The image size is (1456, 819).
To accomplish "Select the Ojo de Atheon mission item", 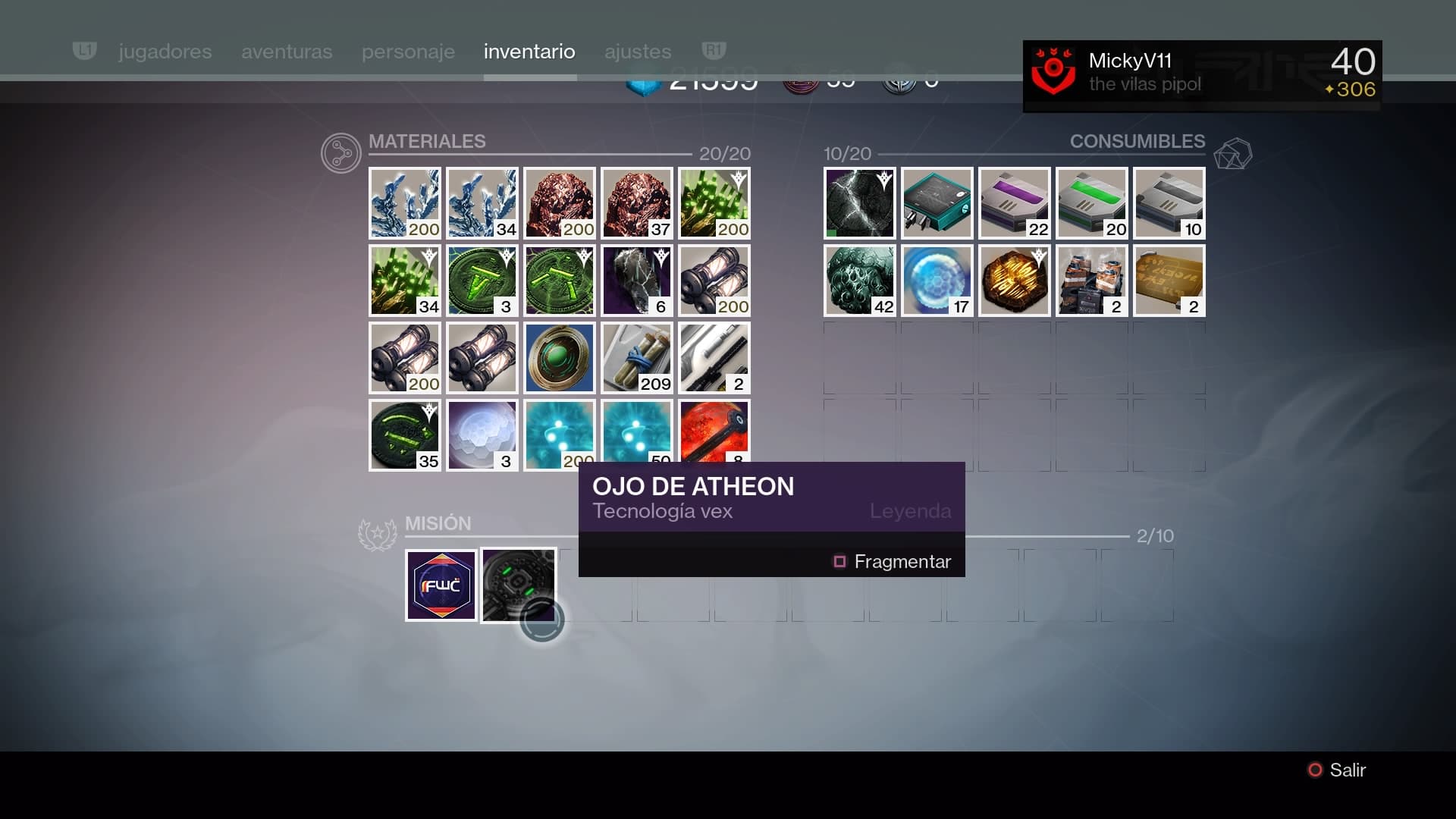I will (x=519, y=585).
